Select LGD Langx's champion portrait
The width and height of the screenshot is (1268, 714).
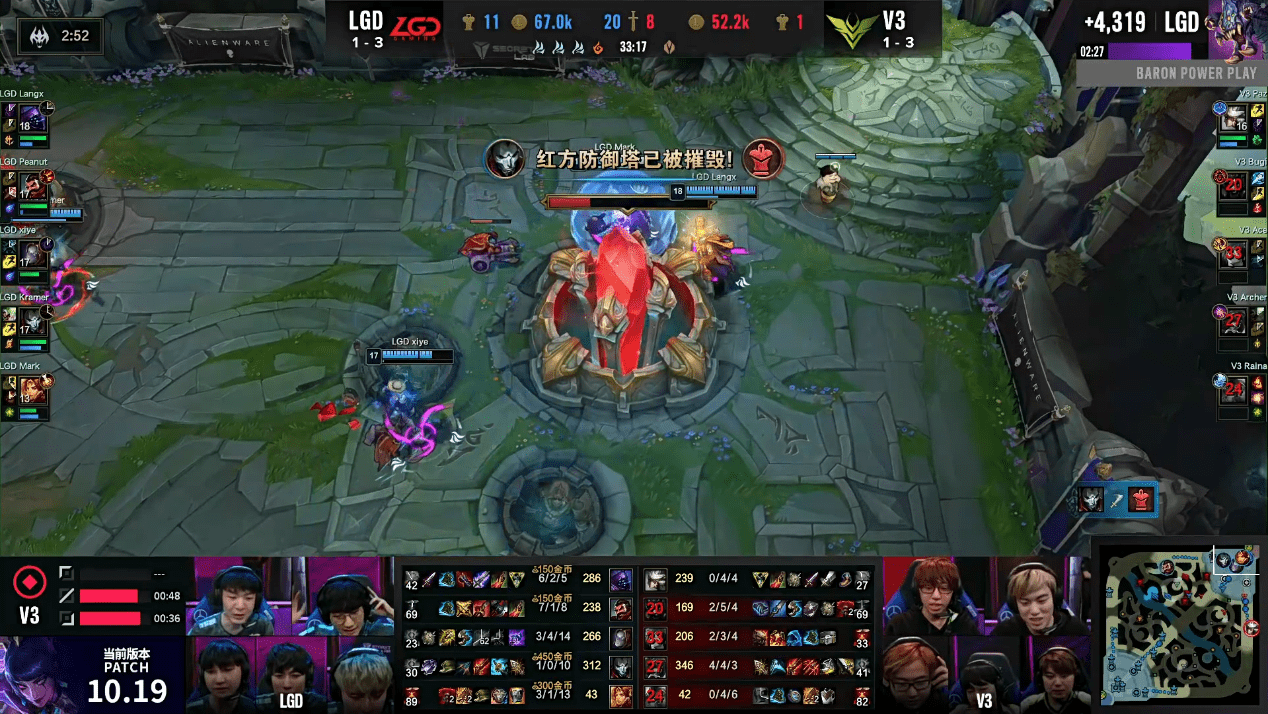click(x=33, y=121)
